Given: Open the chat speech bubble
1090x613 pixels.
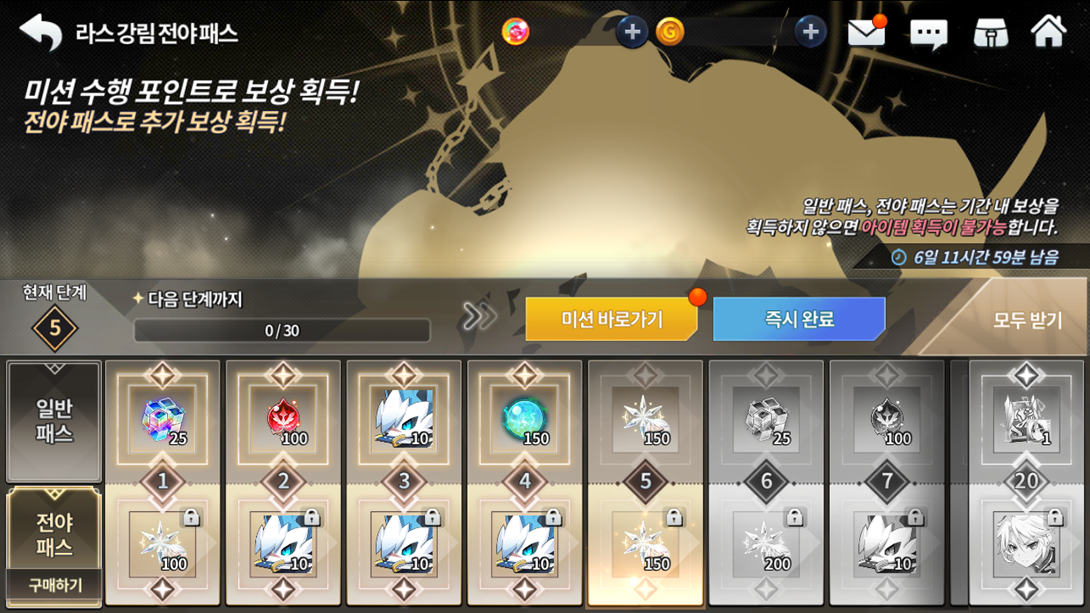Looking at the screenshot, I should click(x=928, y=34).
